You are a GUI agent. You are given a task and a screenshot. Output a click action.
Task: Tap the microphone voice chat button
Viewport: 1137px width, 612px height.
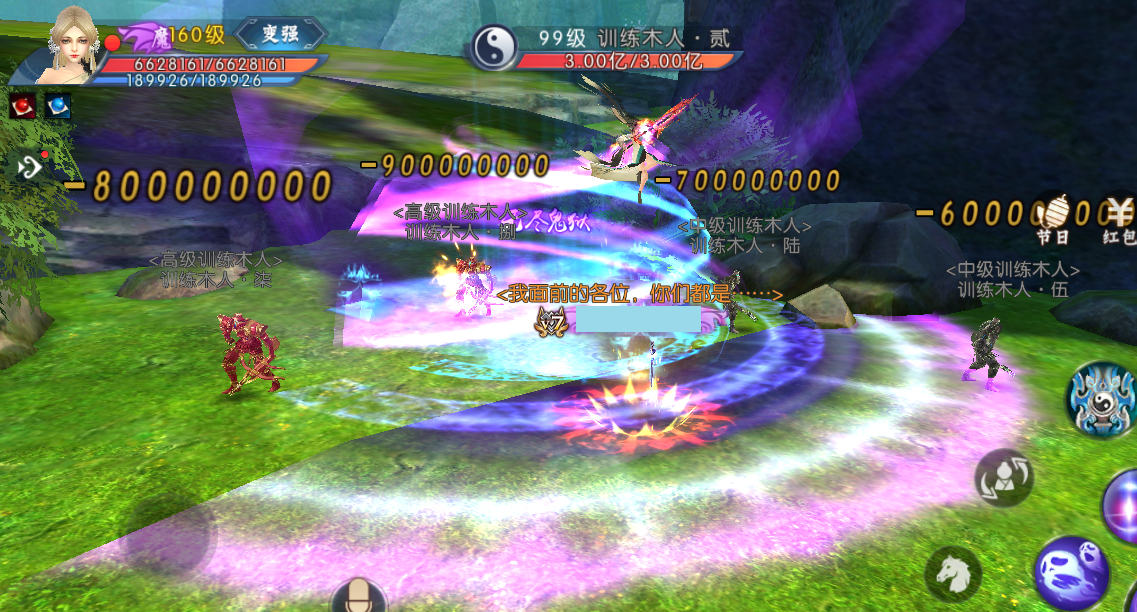pos(358,598)
